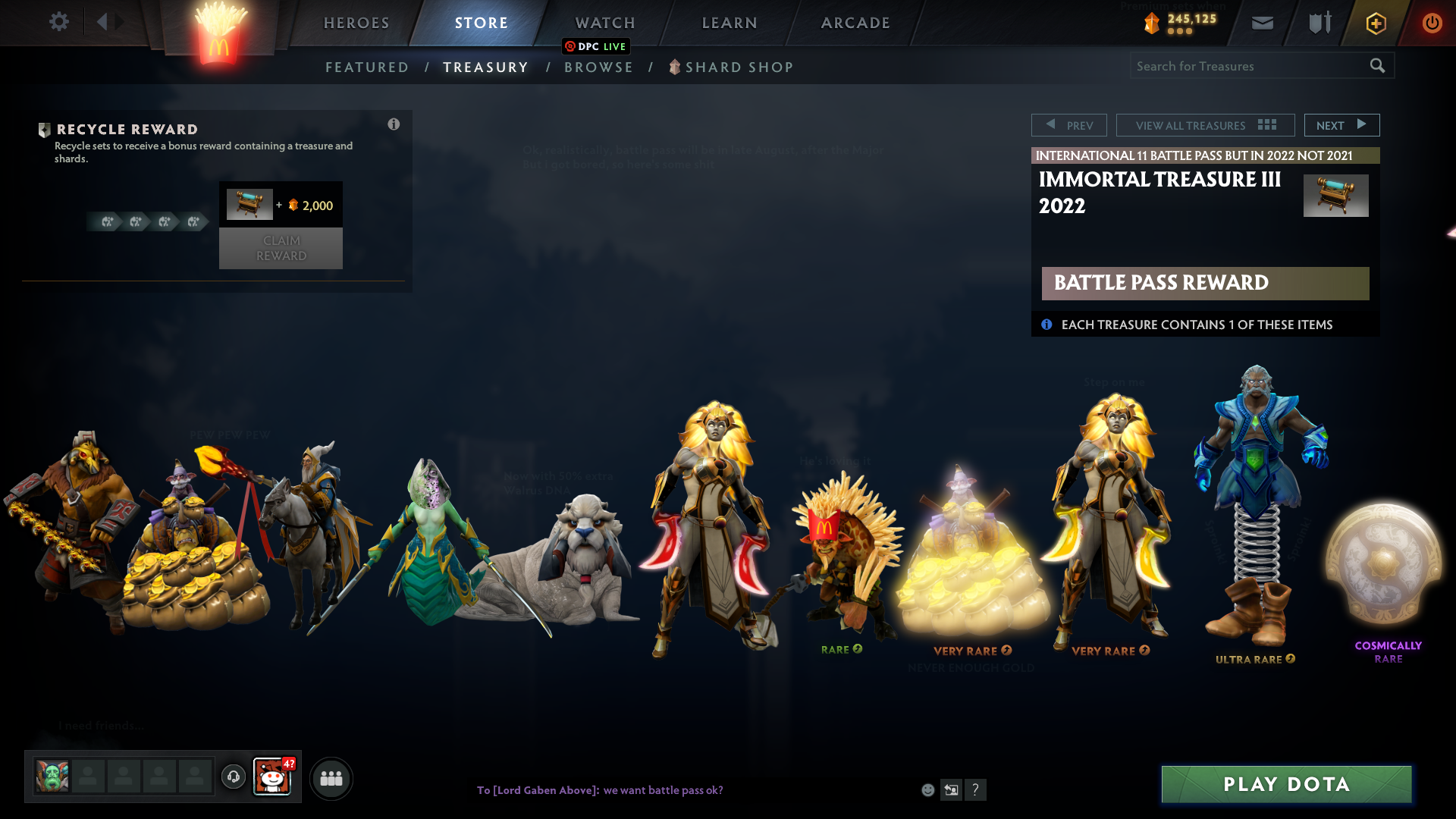Open the DPC Live badge
1456x819 pixels.
pos(596,46)
